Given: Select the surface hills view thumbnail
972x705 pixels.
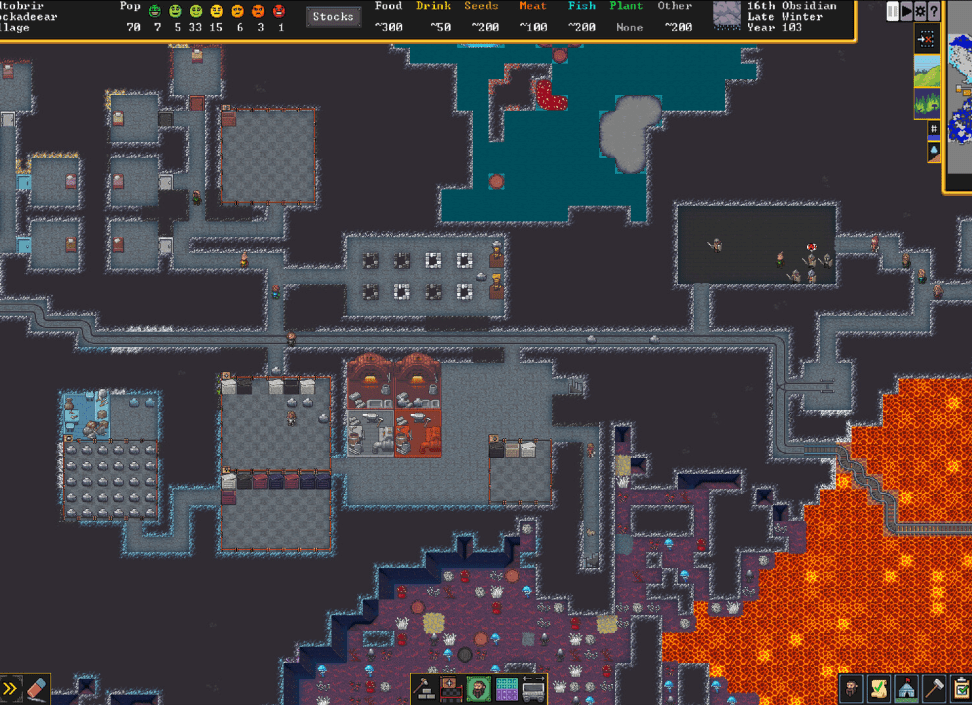Looking at the screenshot, I should tap(927, 70).
